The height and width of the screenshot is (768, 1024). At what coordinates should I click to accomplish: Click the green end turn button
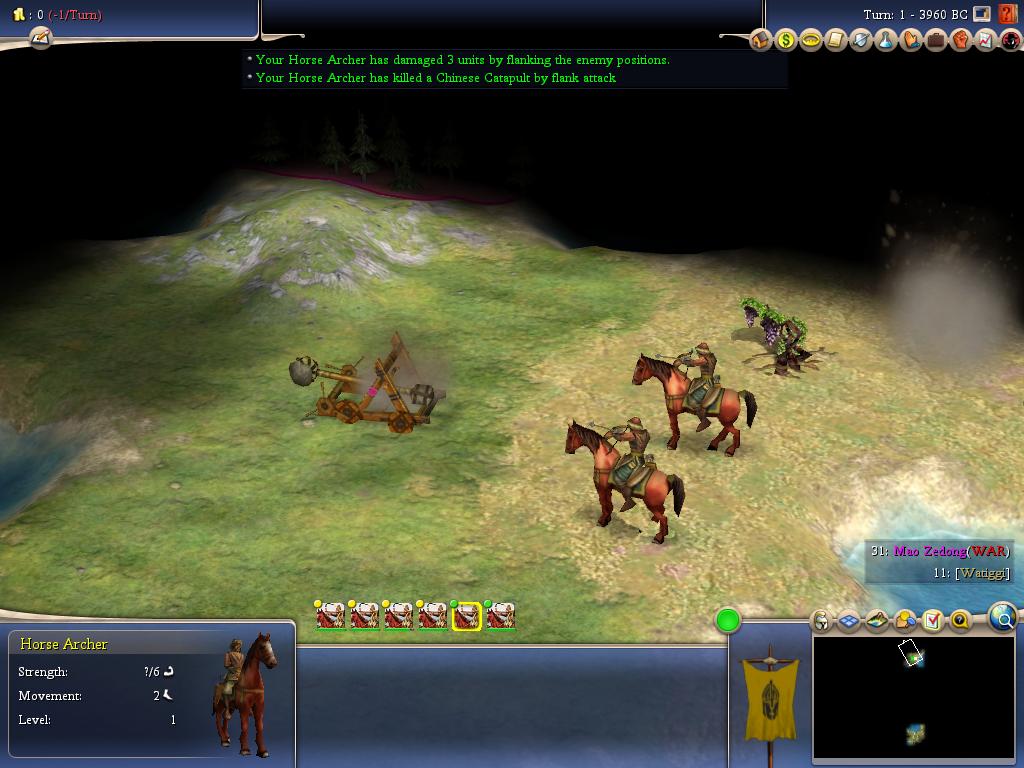coord(728,621)
